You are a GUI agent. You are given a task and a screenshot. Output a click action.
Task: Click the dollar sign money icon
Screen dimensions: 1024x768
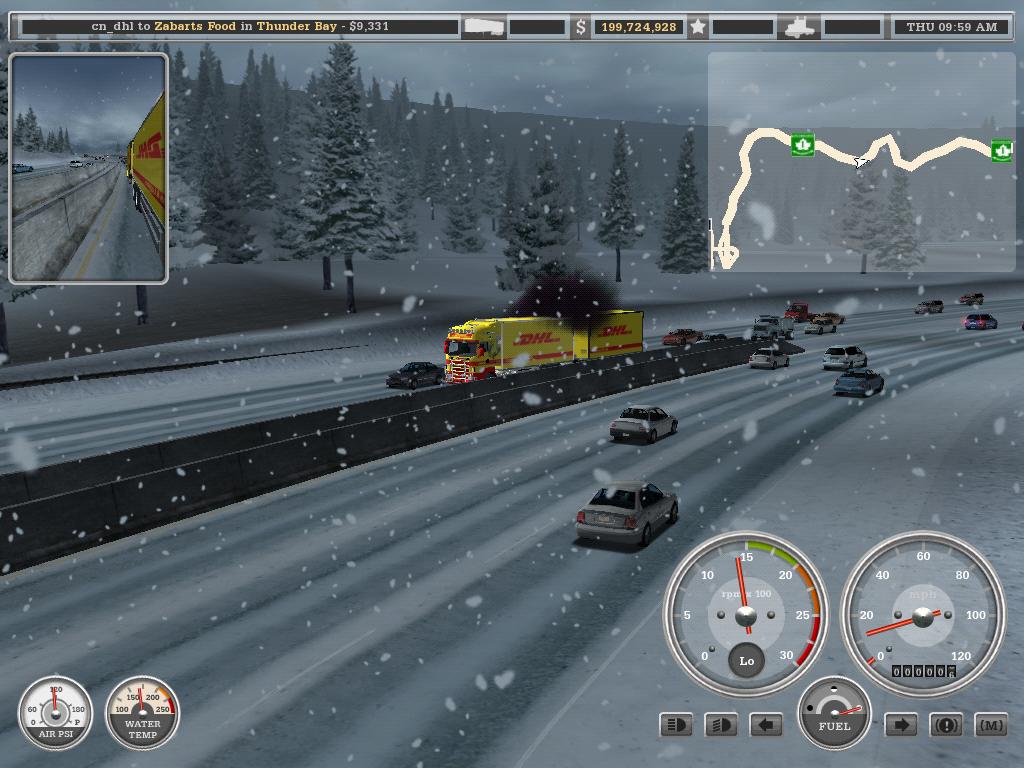(x=580, y=27)
